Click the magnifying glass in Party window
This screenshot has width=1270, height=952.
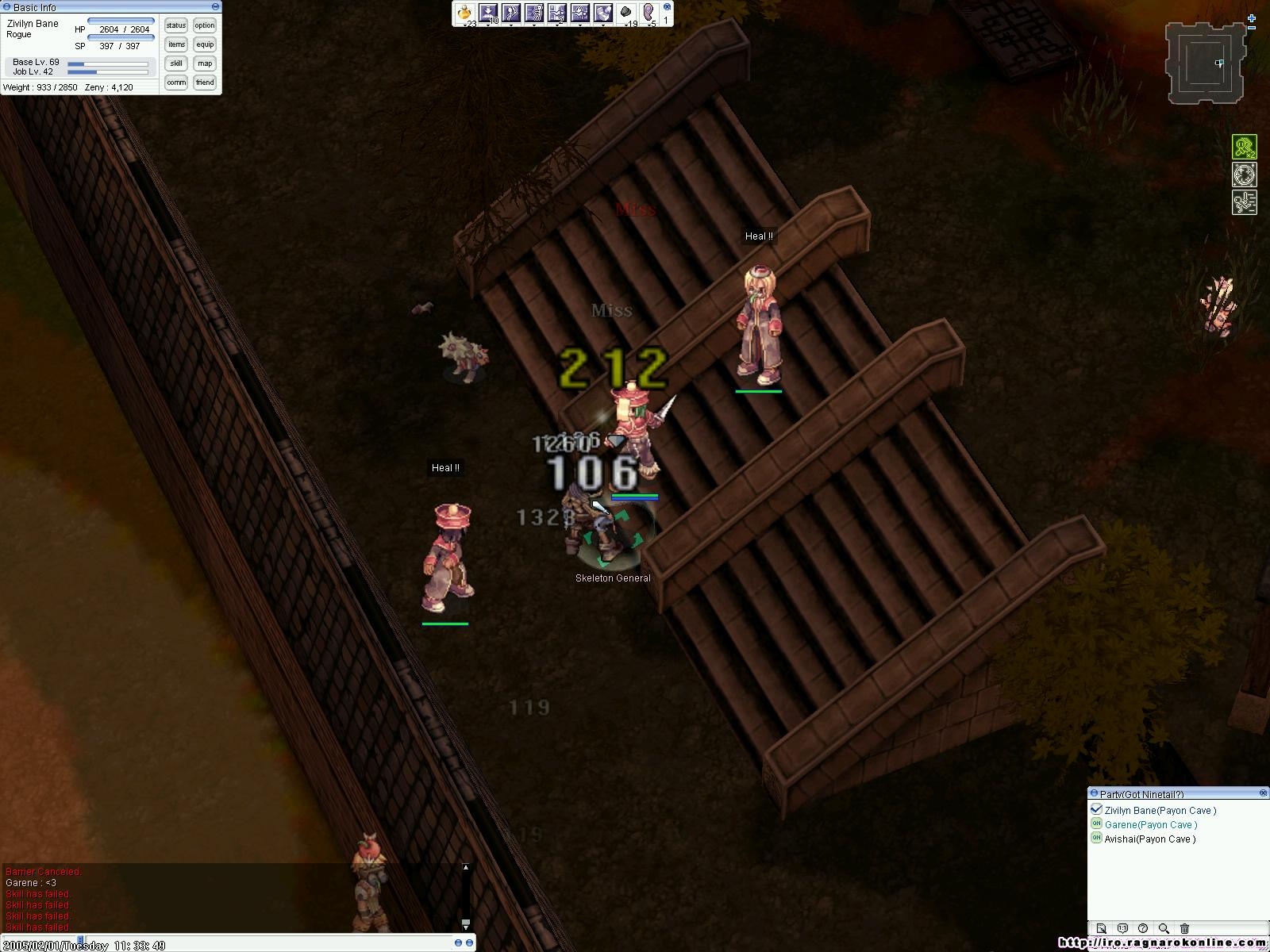coord(1164,928)
